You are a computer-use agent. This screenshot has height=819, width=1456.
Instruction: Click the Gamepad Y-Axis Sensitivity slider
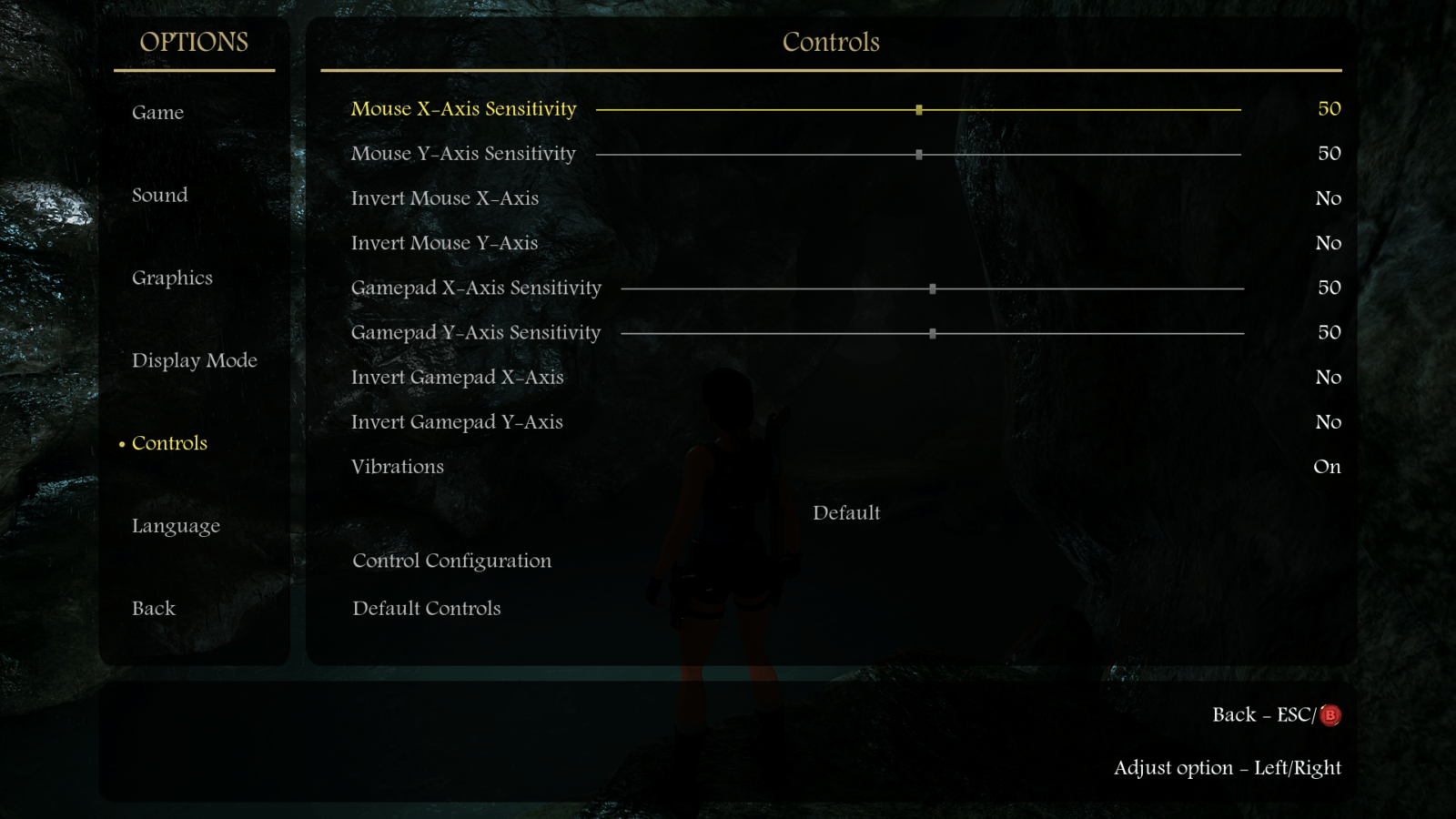coord(933,334)
